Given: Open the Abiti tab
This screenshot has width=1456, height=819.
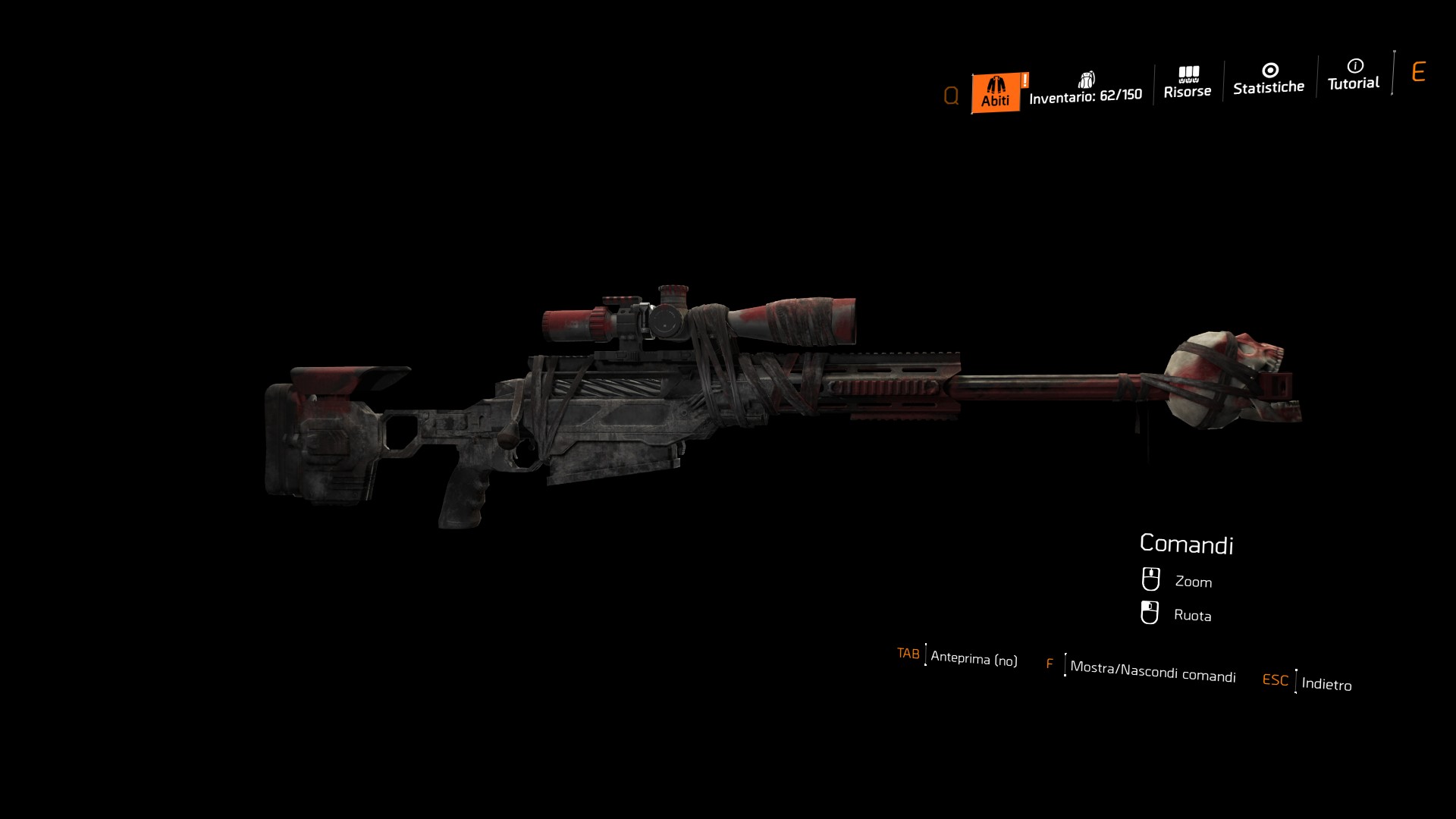Looking at the screenshot, I should [996, 93].
